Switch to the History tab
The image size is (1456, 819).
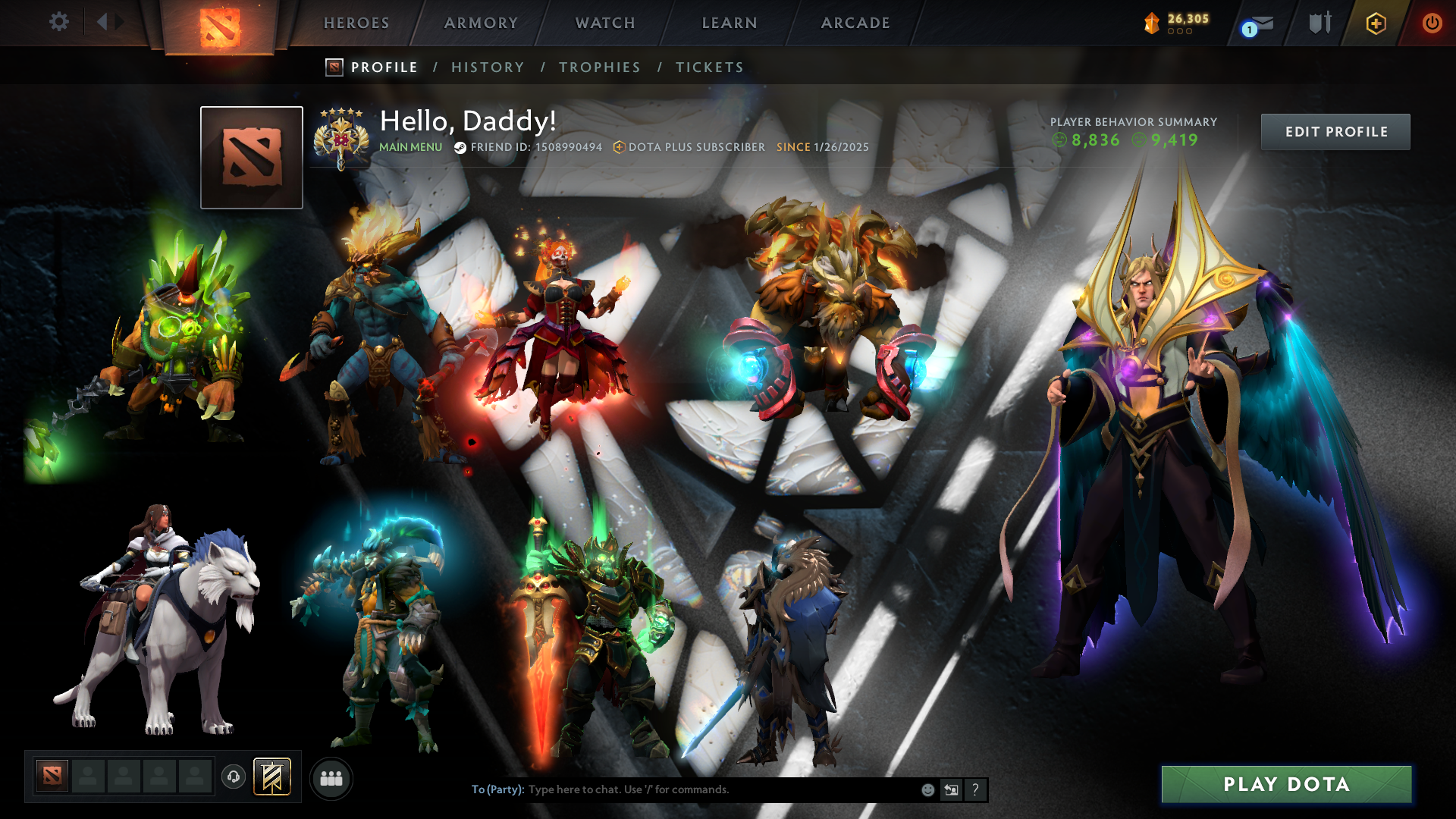[488, 67]
